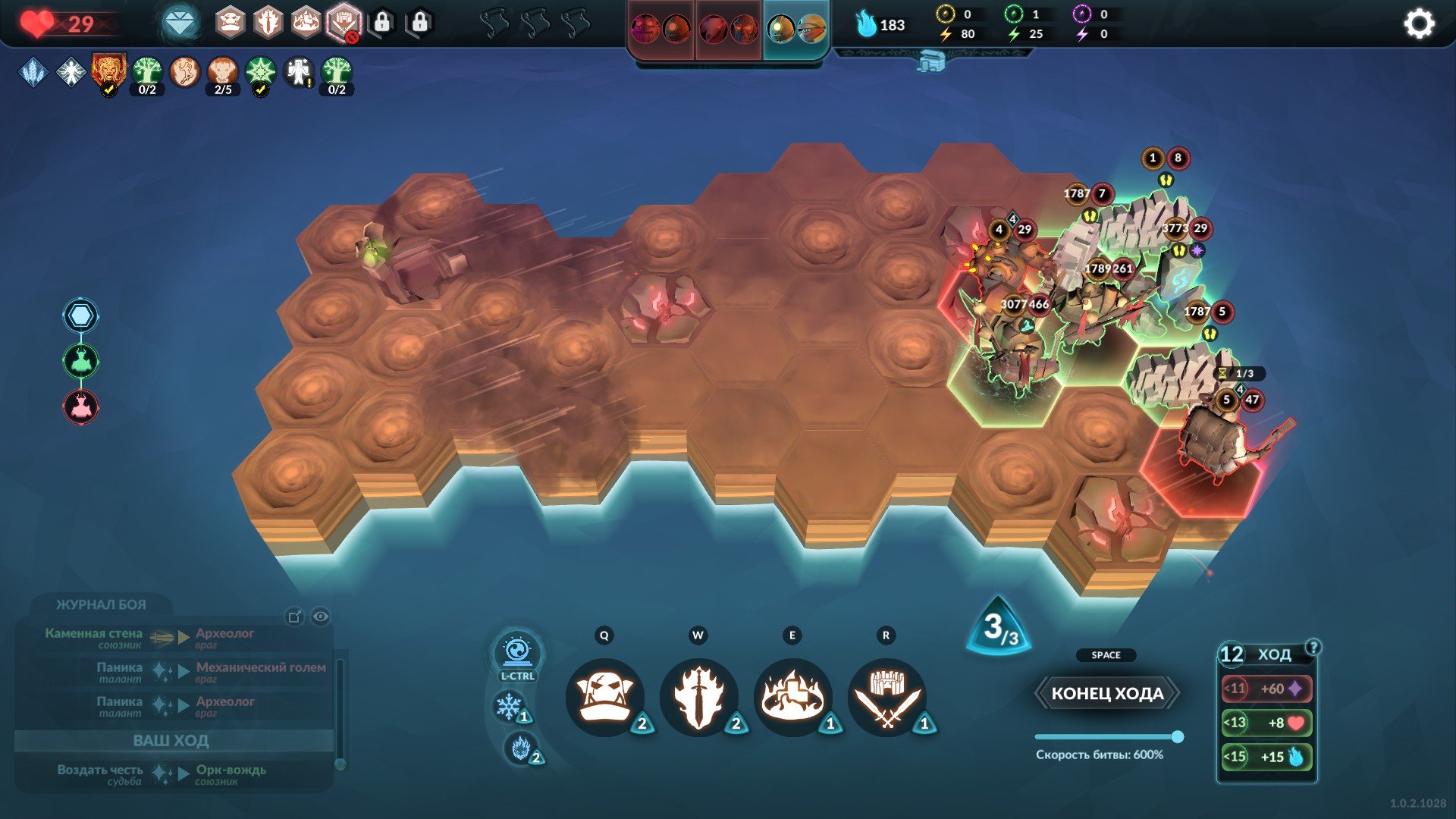Cast the flaming sword ability
Image resolution: width=1456 pixels, height=819 pixels.
tap(698, 696)
